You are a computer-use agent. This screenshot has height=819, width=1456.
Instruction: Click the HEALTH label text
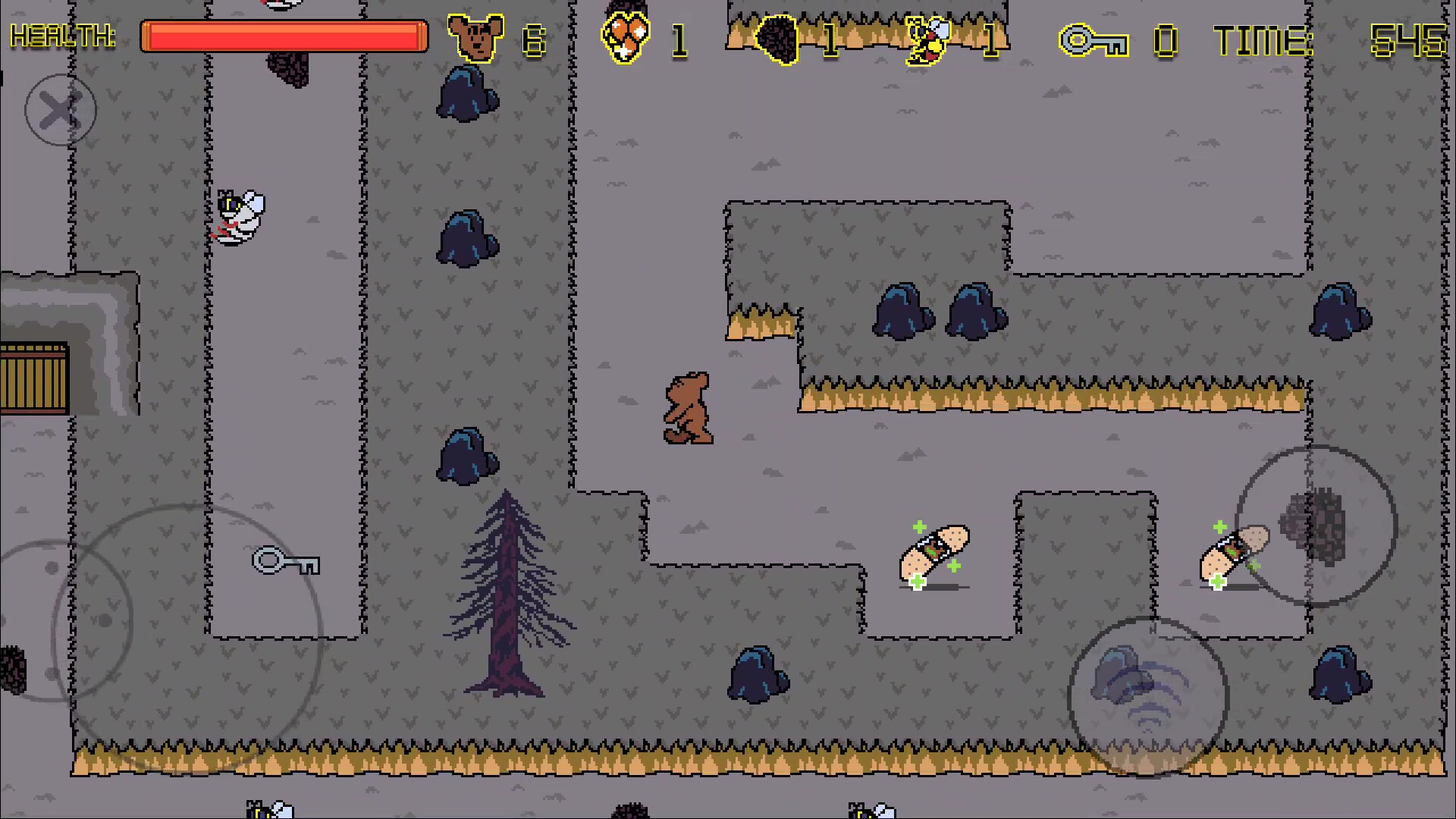[64, 36]
